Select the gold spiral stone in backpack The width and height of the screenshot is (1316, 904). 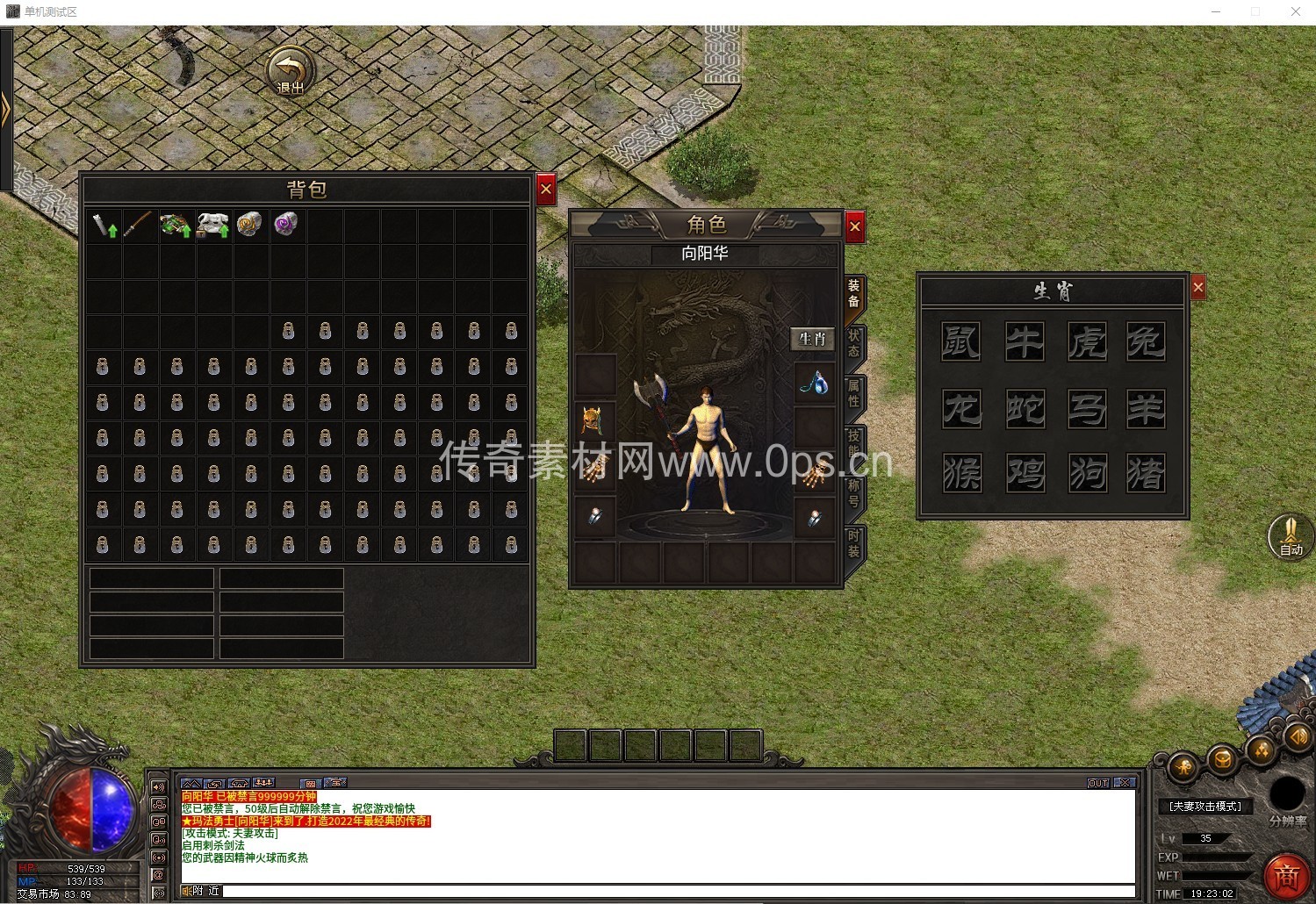pos(249,225)
